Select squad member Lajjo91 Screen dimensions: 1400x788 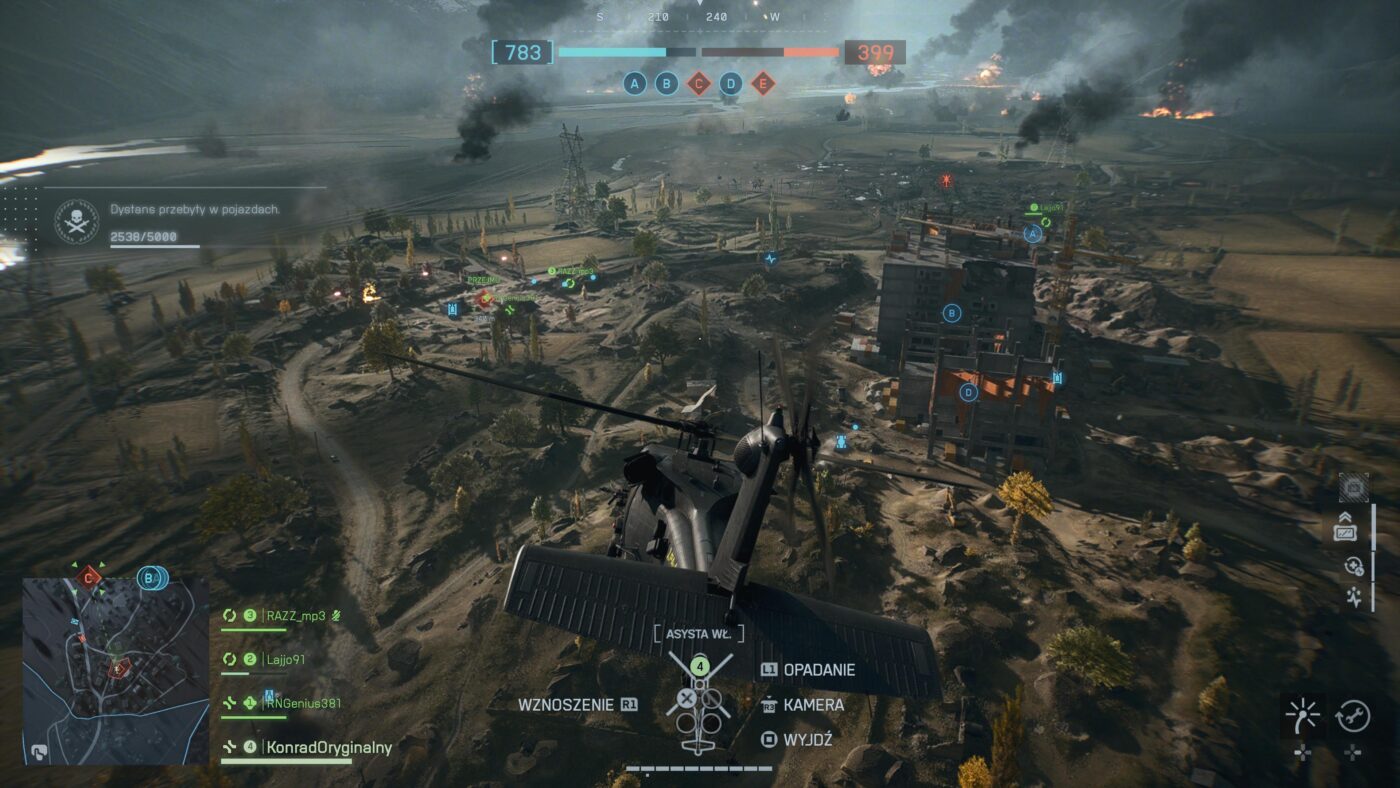click(285, 659)
